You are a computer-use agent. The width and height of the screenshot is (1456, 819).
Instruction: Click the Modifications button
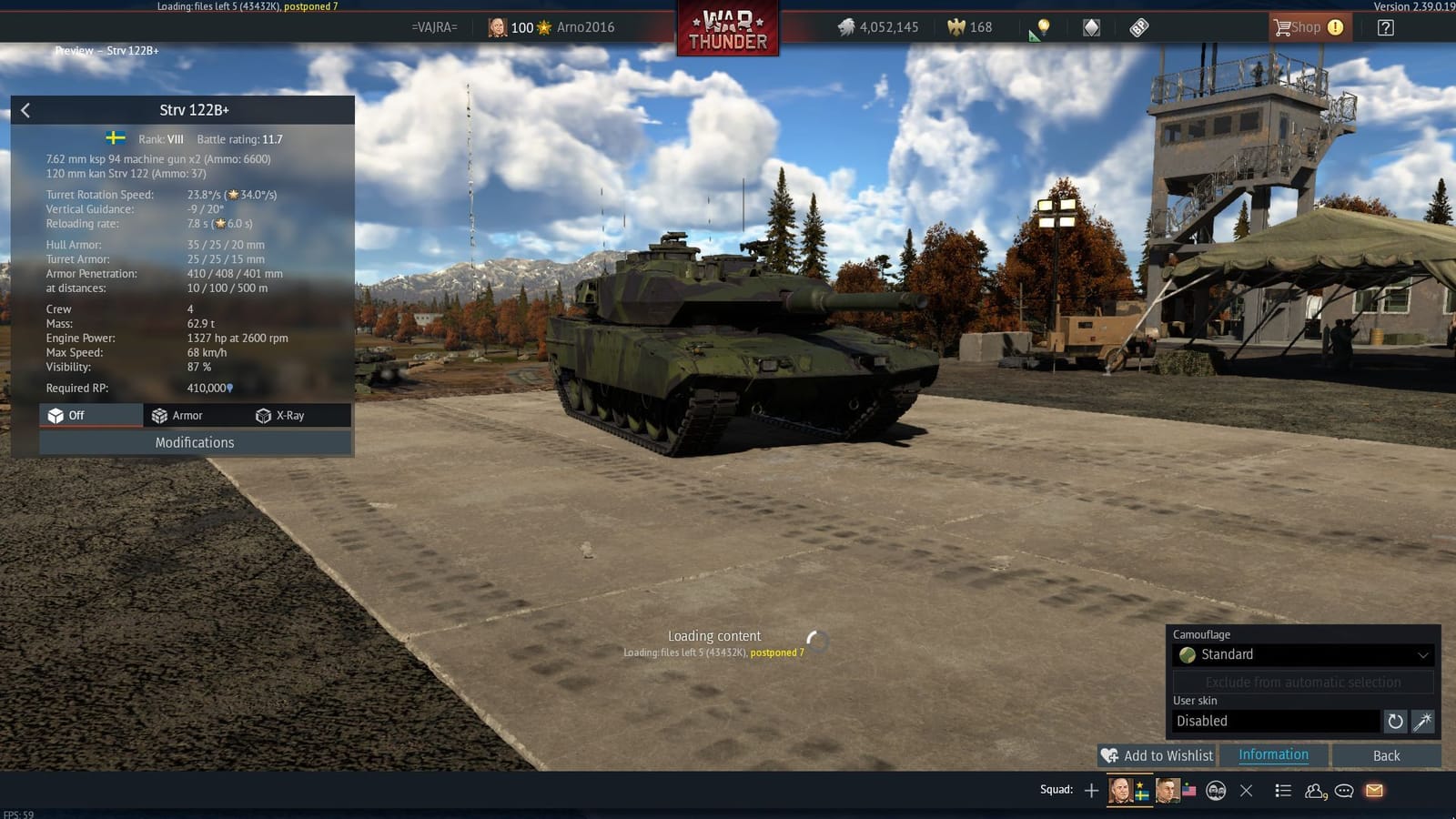pyautogui.click(x=195, y=442)
